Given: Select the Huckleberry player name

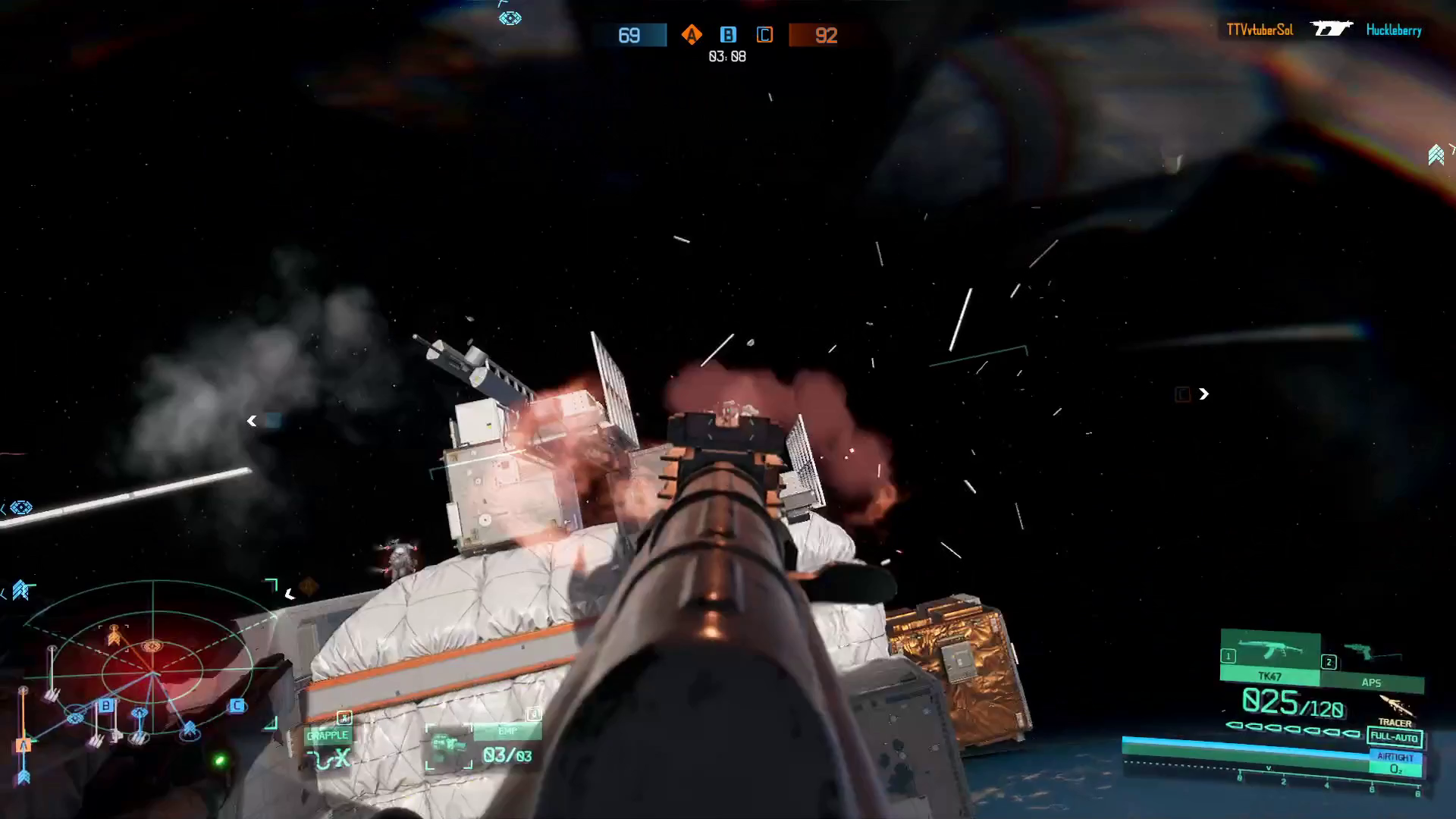Looking at the screenshot, I should 1395,29.
